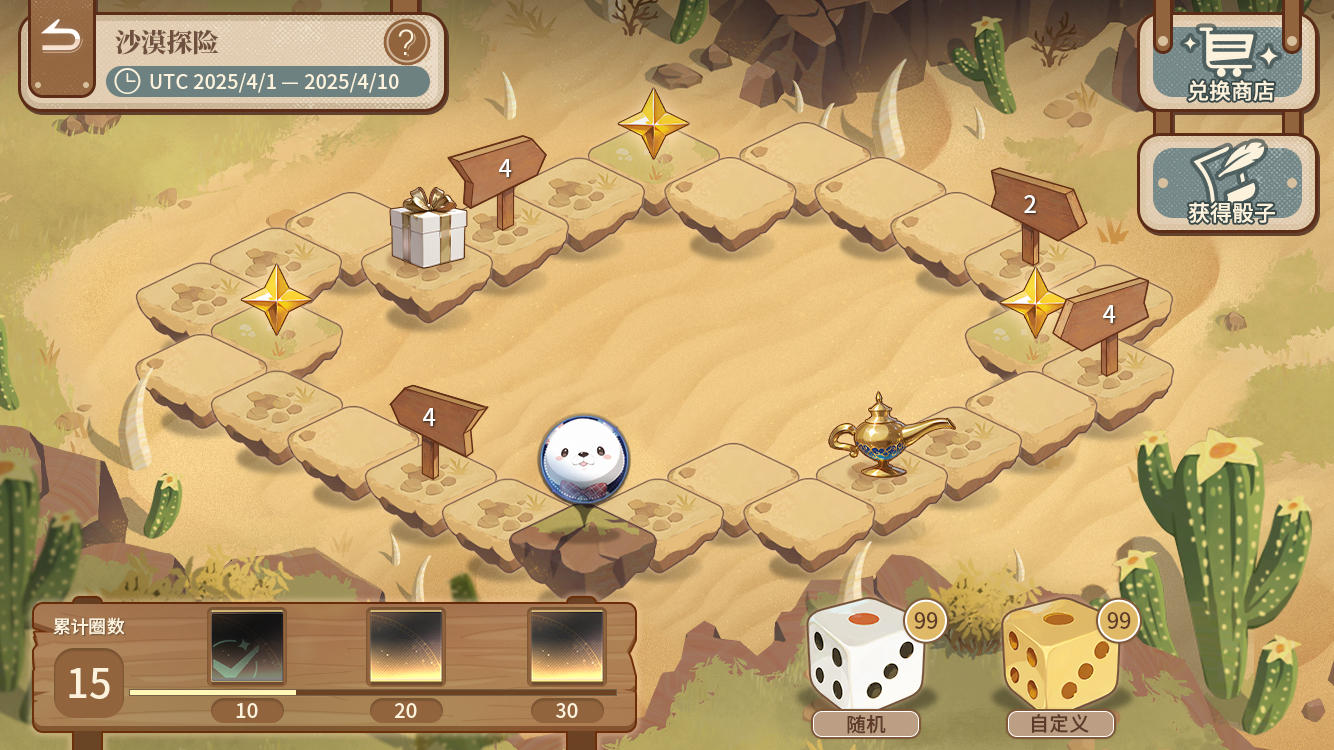Screen dimensions: 1334x750
Task: Open the 兑换商店 exchange shop
Action: (x=1229, y=62)
